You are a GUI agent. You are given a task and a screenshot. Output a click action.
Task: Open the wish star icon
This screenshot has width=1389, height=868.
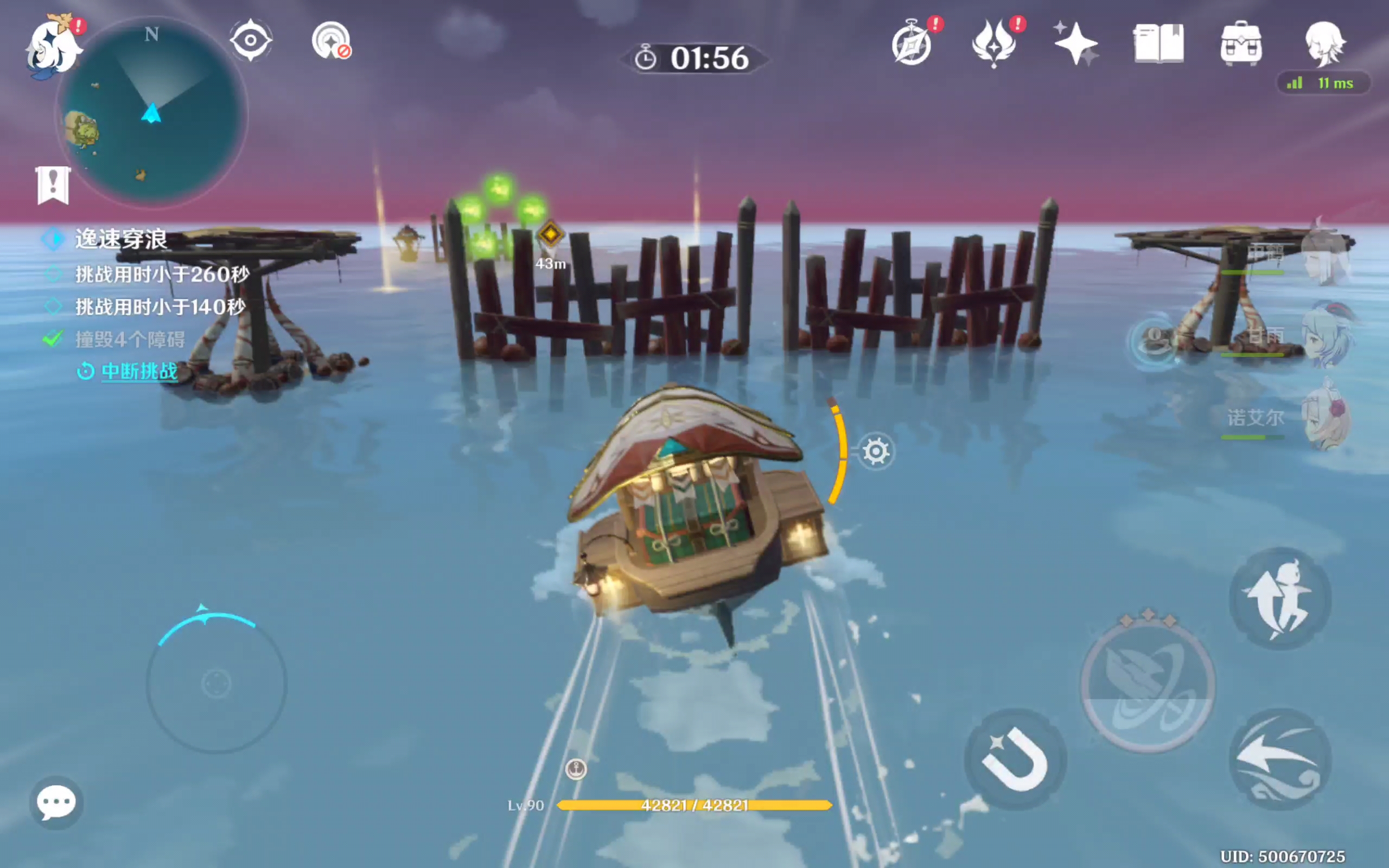[x=1075, y=43]
